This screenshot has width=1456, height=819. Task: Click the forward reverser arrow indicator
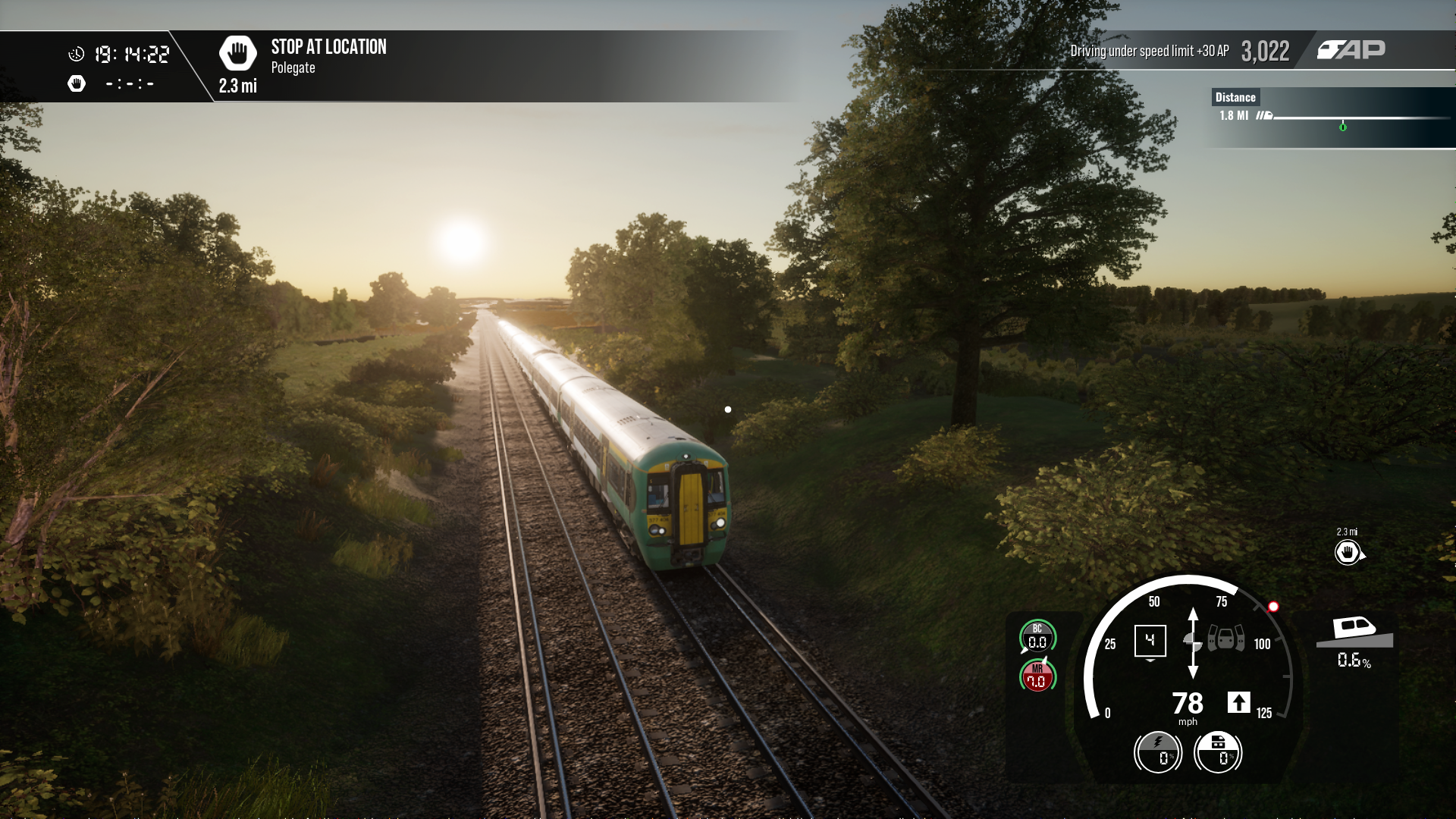(x=1238, y=703)
